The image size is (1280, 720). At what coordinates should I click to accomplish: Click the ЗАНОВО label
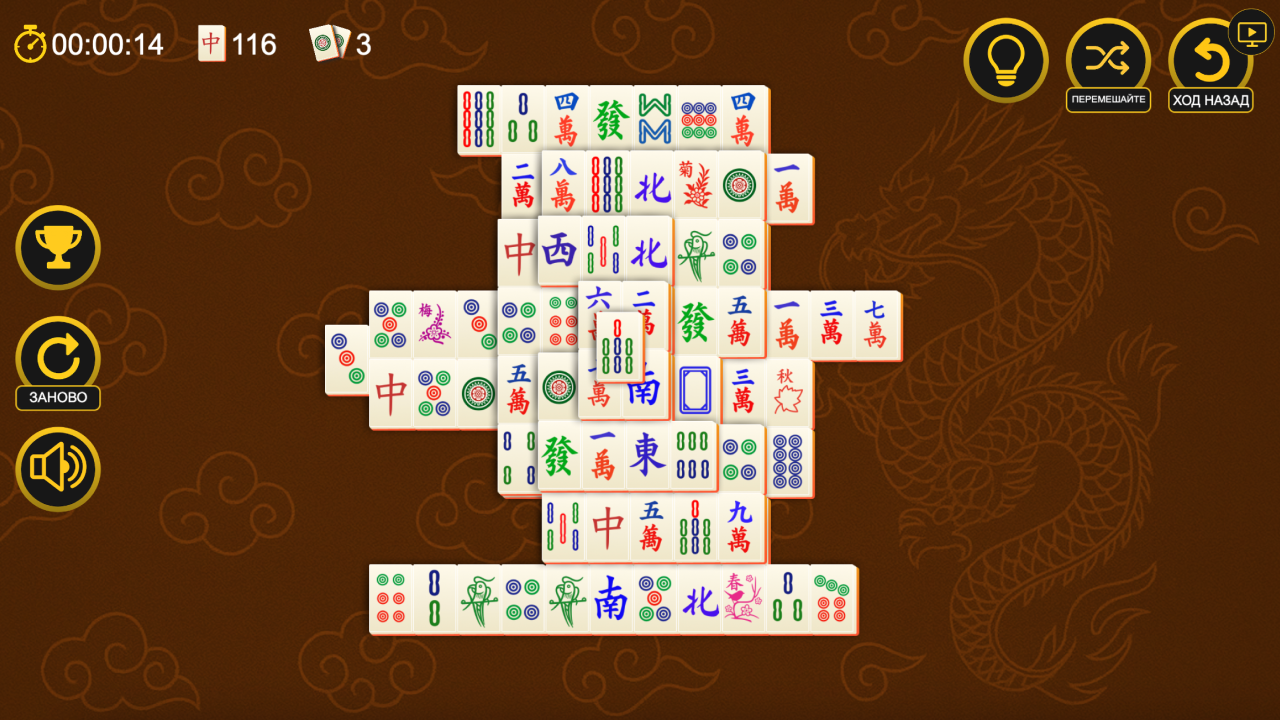point(57,398)
